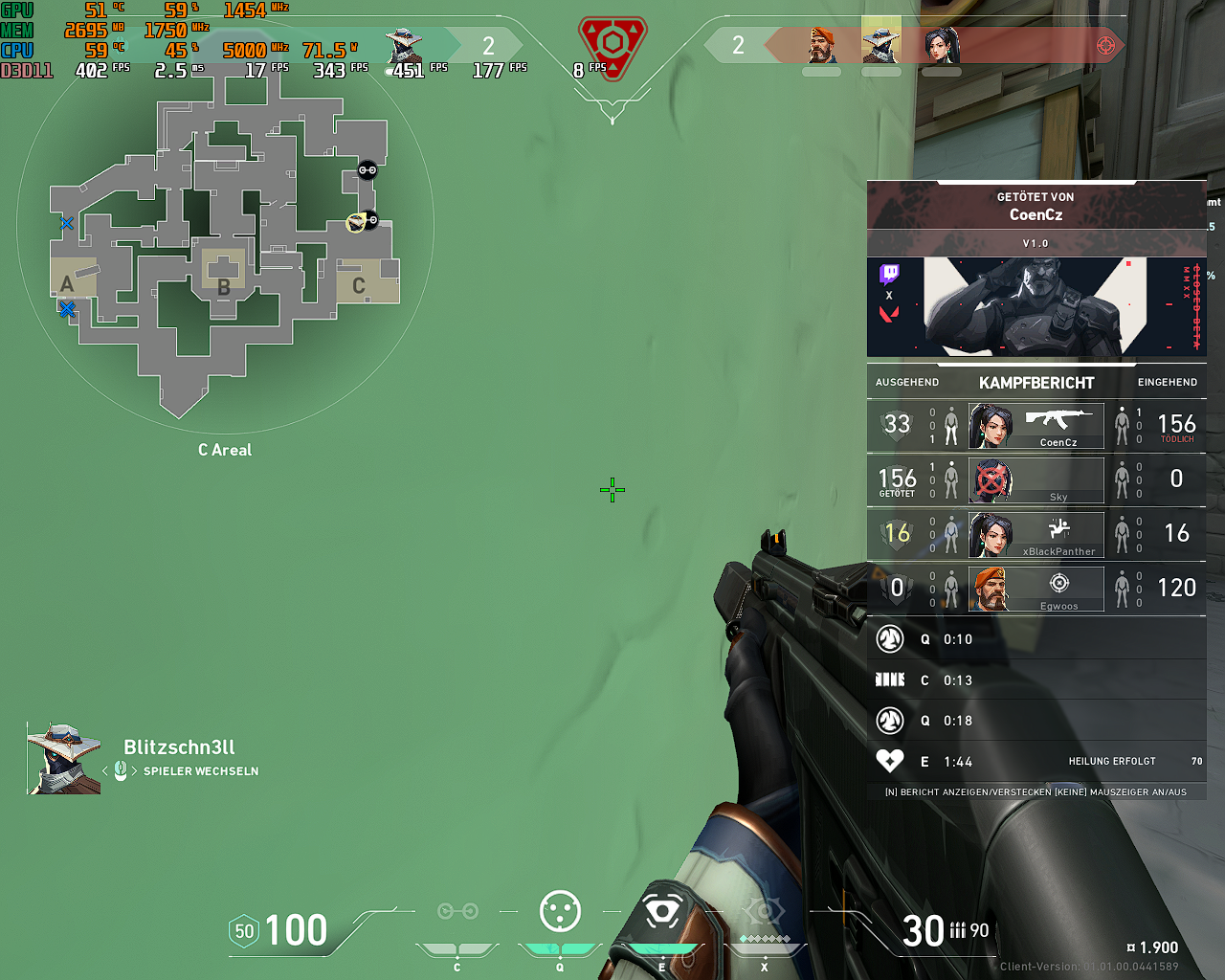Viewport: 1225px width, 980px height.
Task: Expand the Sky combat report row
Action: click(1036, 480)
